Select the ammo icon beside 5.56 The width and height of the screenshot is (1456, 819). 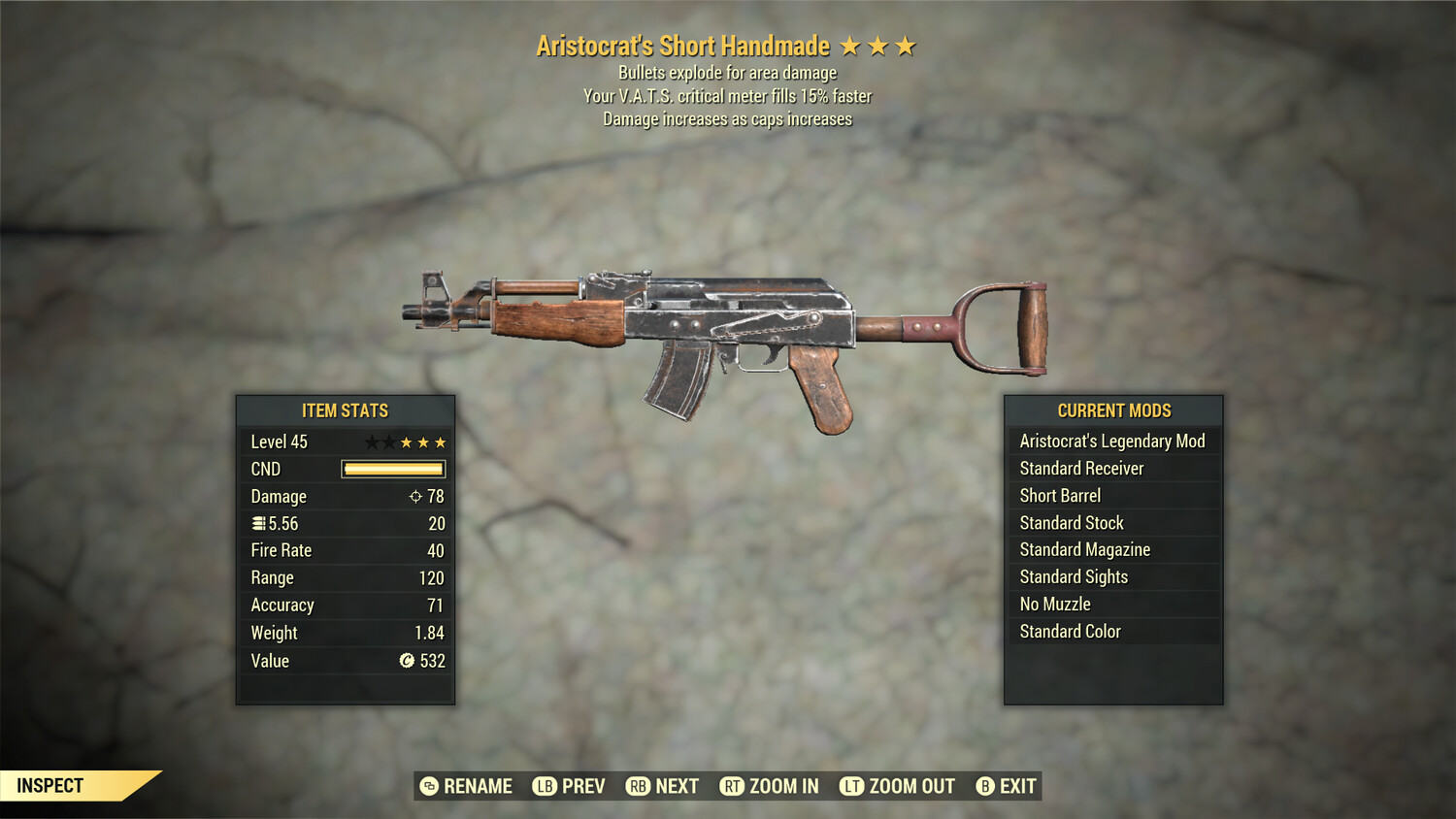pyautogui.click(x=256, y=523)
